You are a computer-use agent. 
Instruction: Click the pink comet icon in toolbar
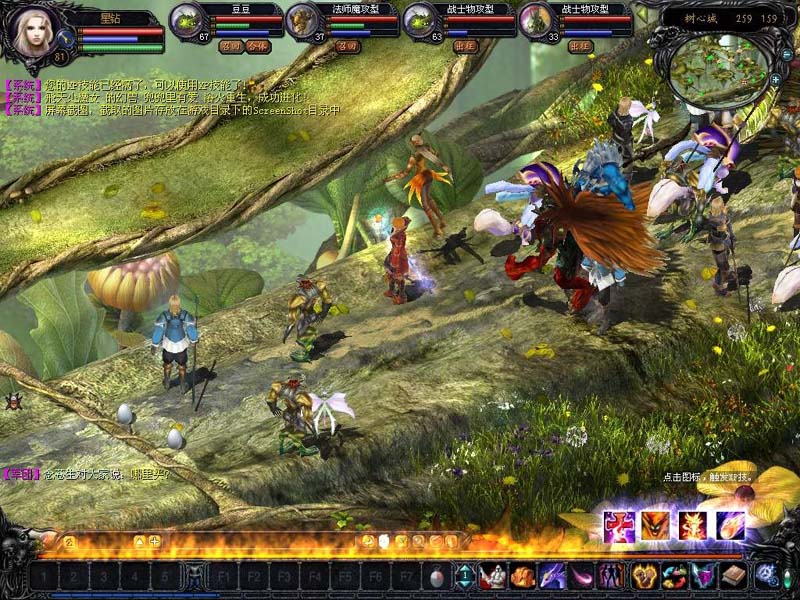pos(581,576)
